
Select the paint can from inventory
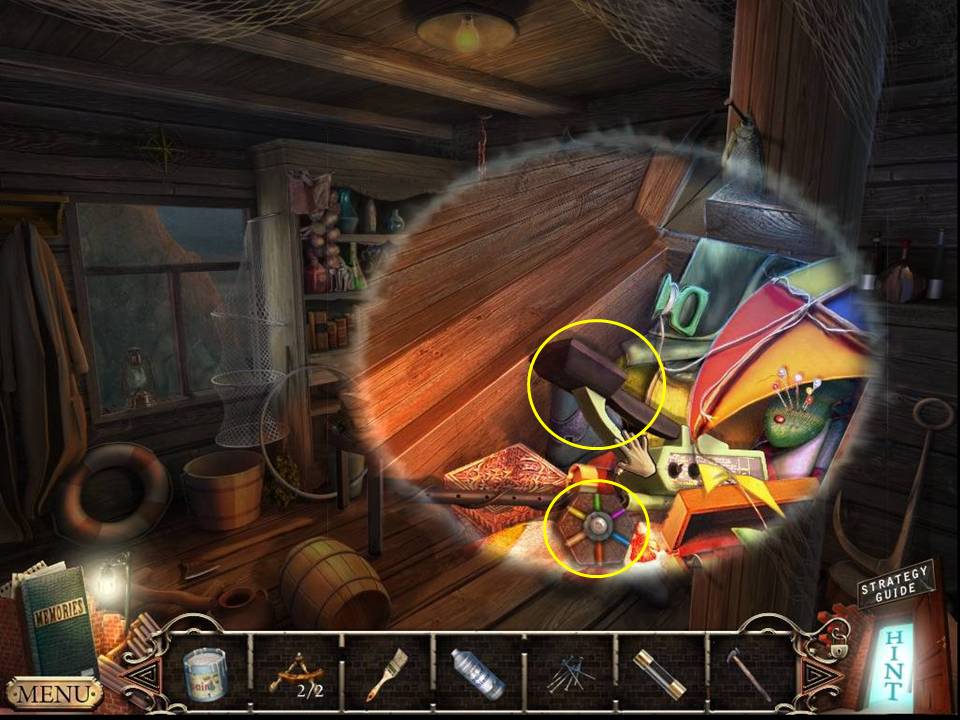(205, 672)
